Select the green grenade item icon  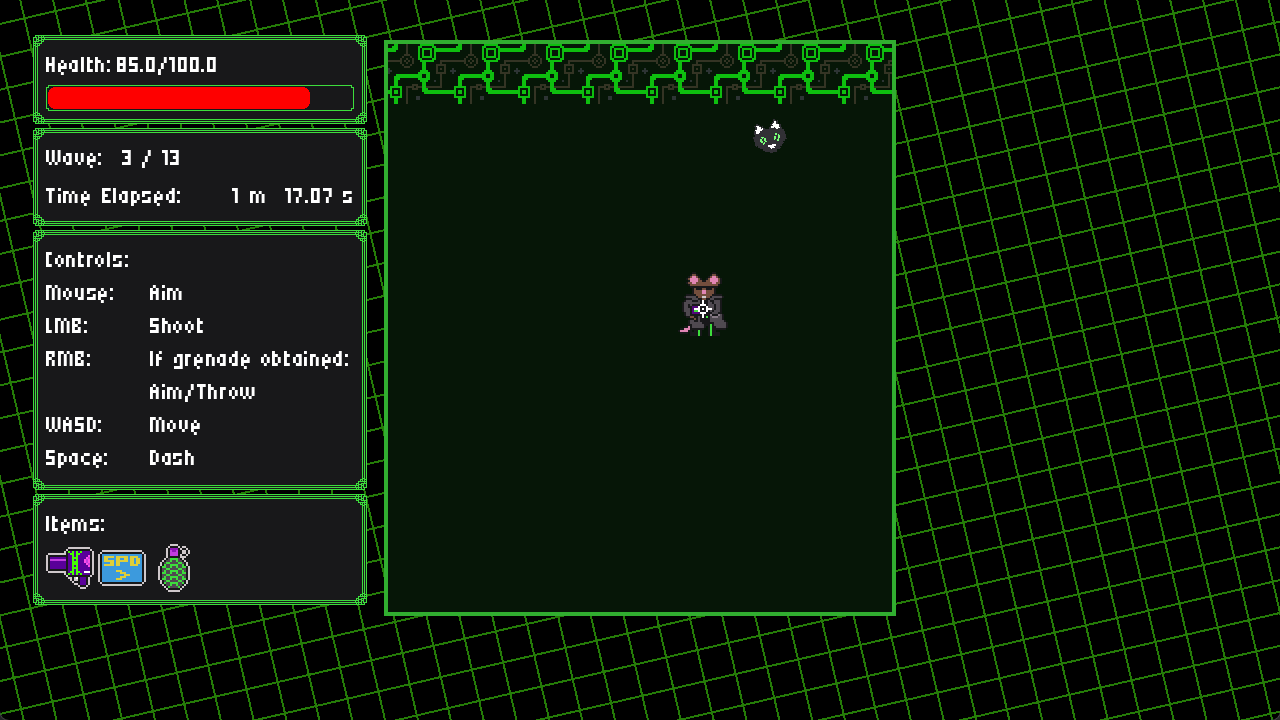click(x=174, y=567)
